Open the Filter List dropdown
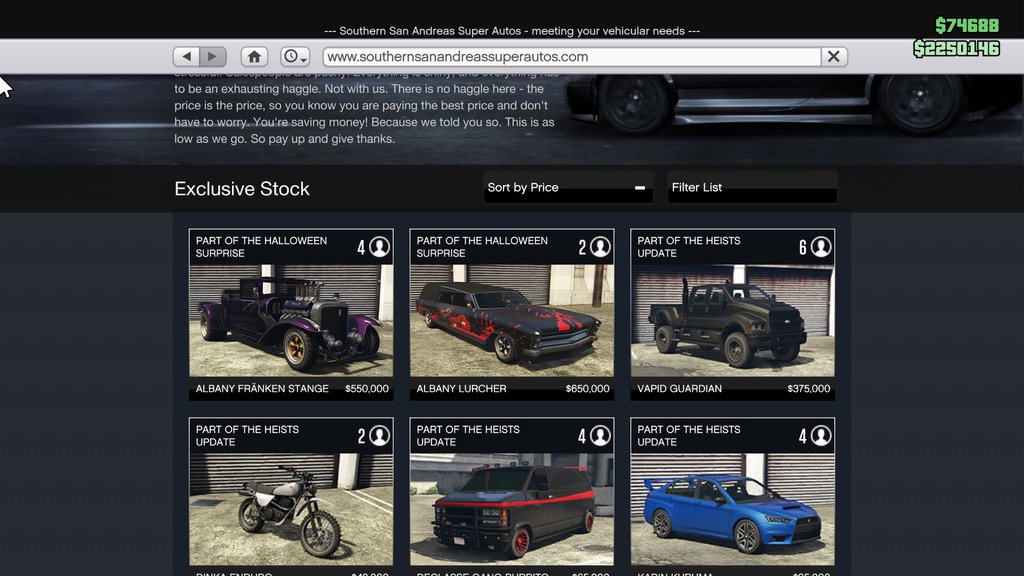The height and width of the screenshot is (576, 1024). point(752,188)
